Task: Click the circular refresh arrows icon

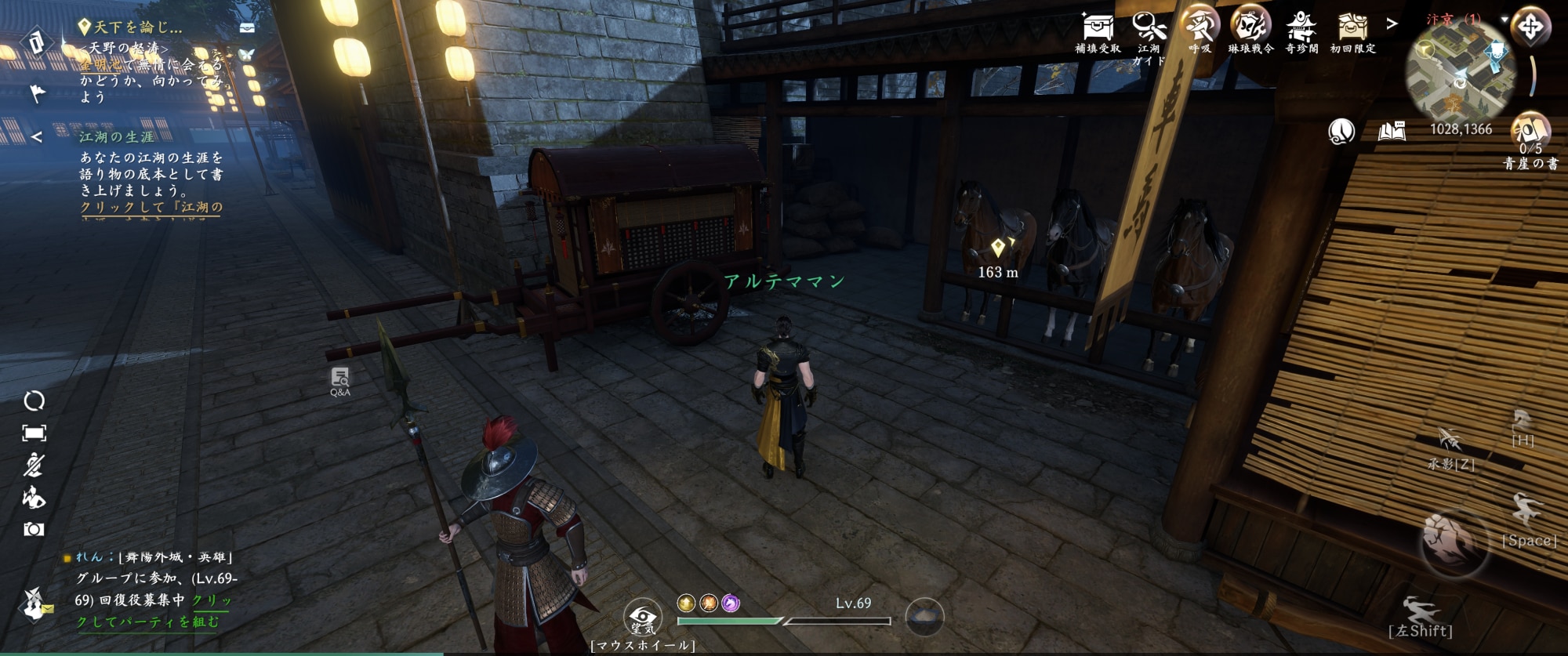Action: [34, 401]
